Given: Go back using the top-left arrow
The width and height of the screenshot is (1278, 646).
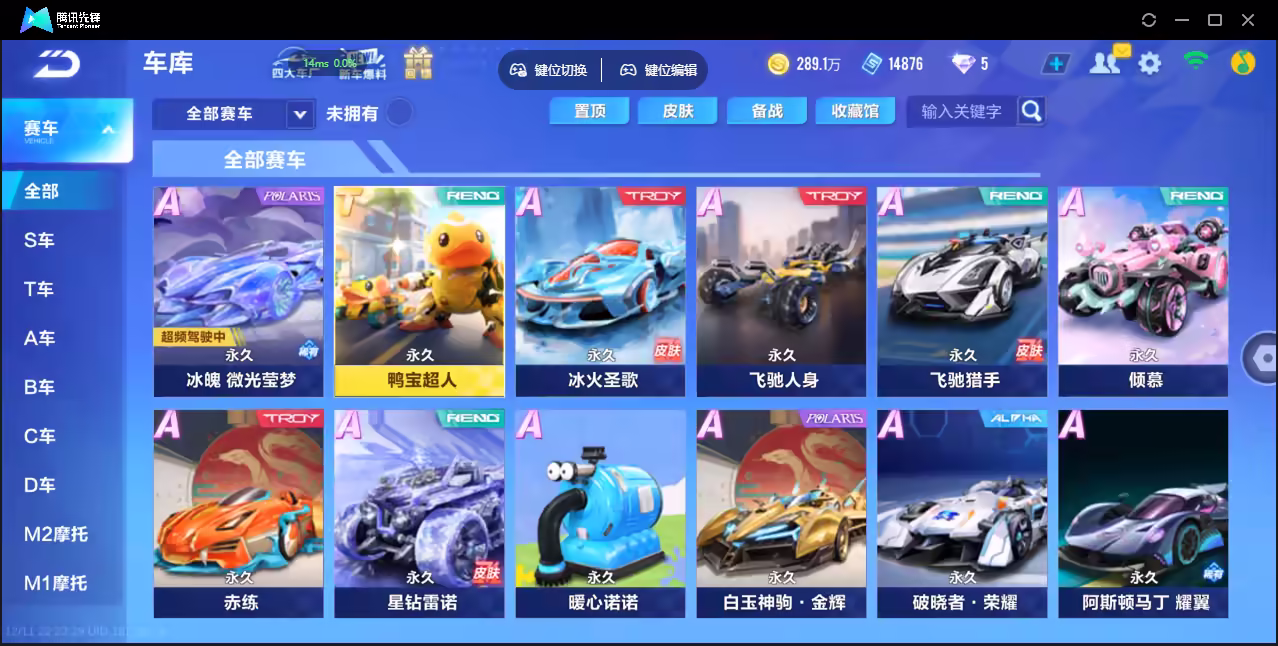Looking at the screenshot, I should tap(56, 64).
